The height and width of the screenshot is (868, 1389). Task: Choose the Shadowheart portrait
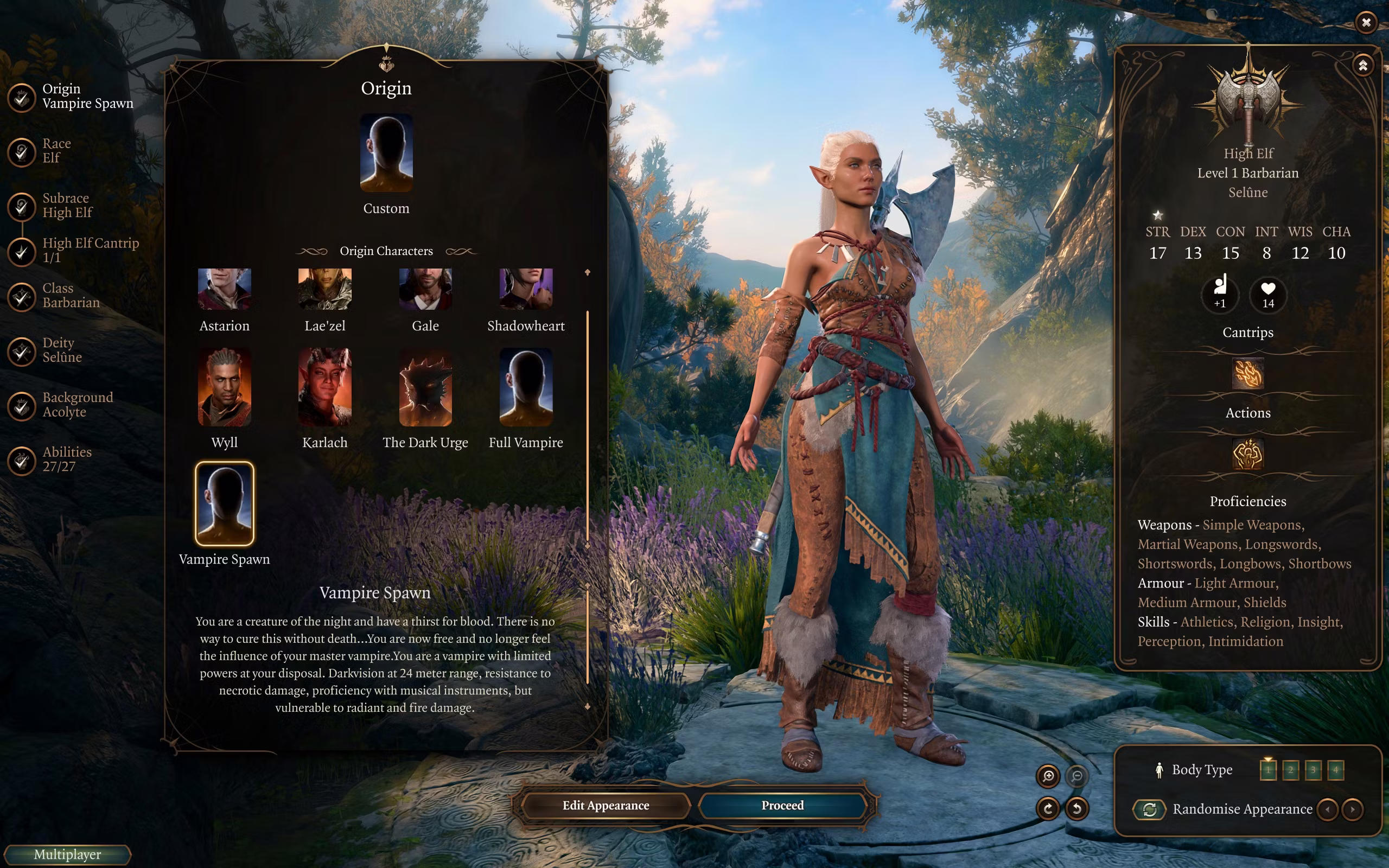[526, 289]
